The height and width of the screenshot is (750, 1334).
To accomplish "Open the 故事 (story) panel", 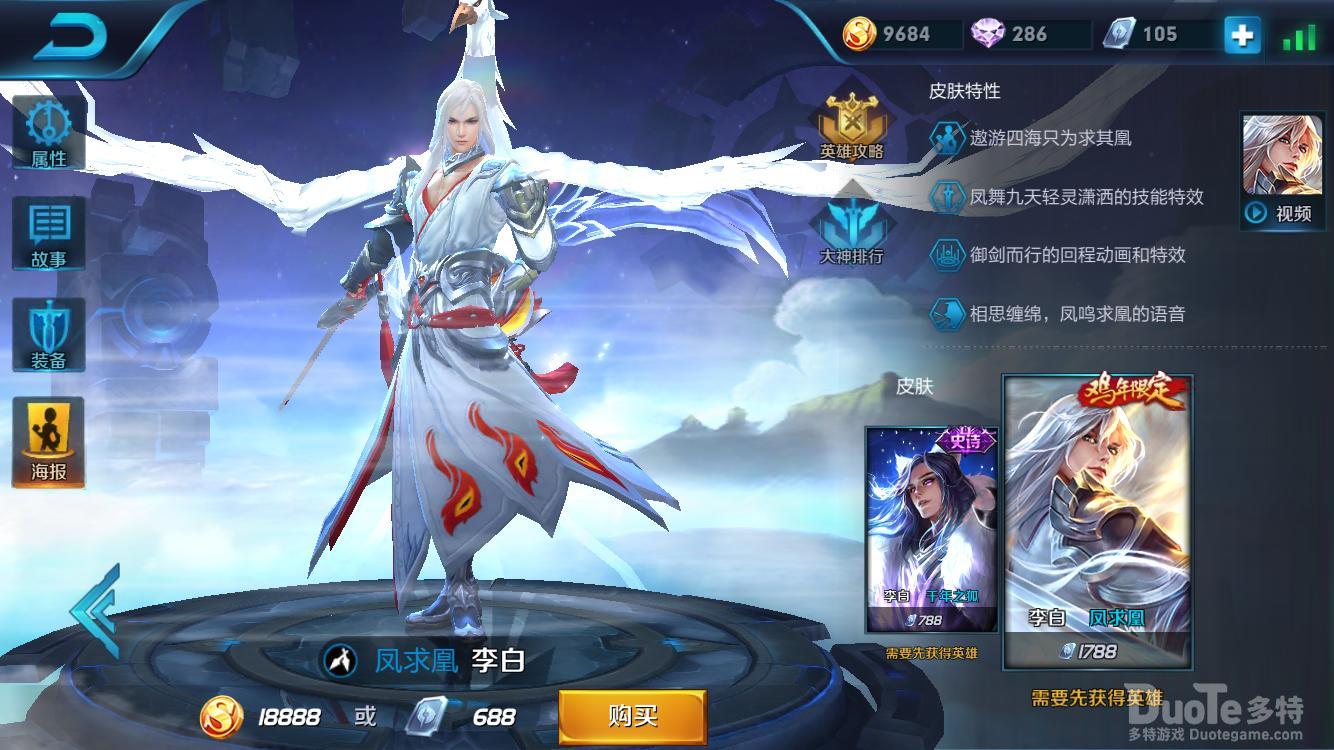I will click(47, 232).
